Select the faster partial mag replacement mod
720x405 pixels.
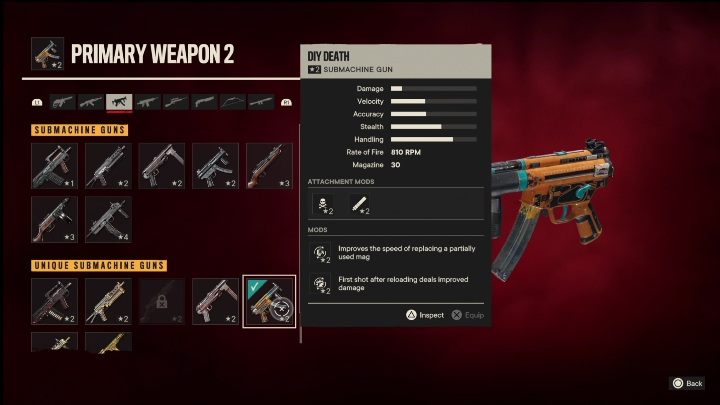[322, 253]
